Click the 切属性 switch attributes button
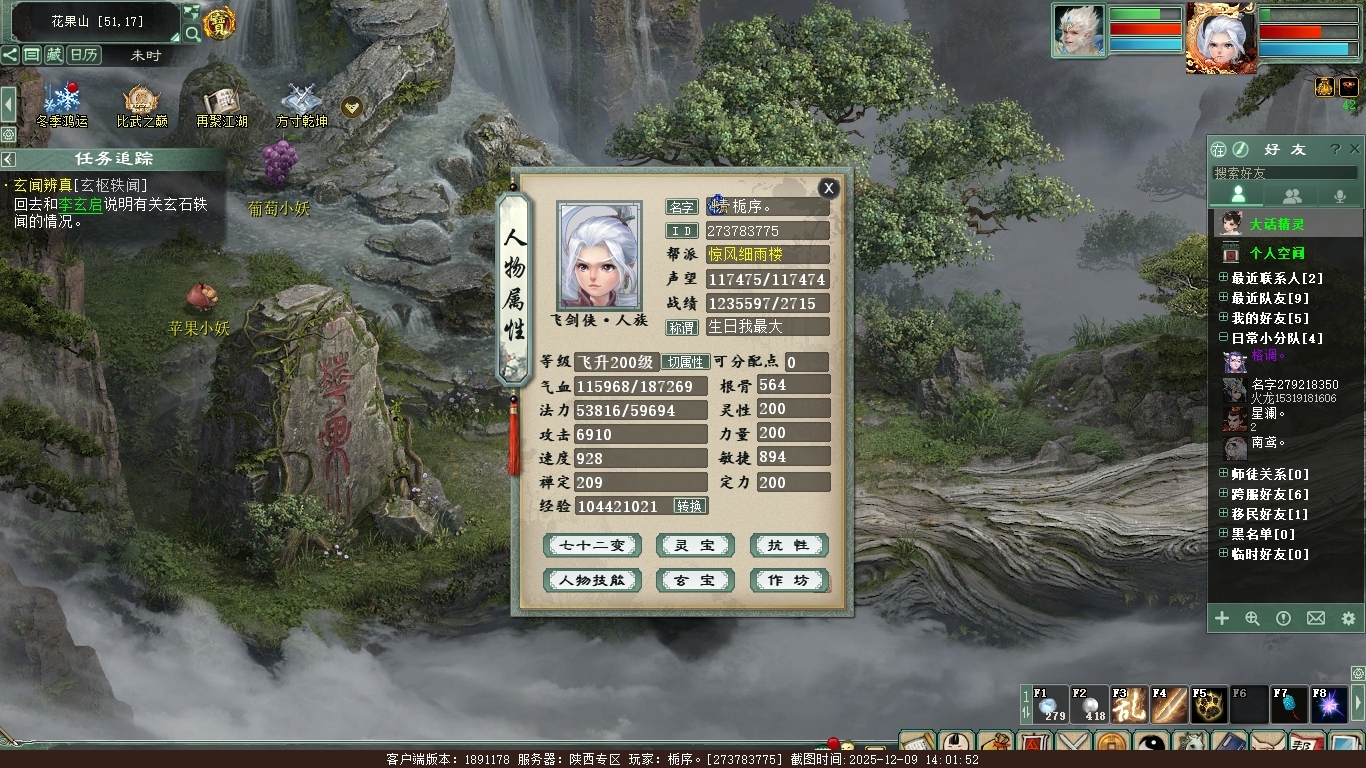The width and height of the screenshot is (1366, 768). pos(685,362)
